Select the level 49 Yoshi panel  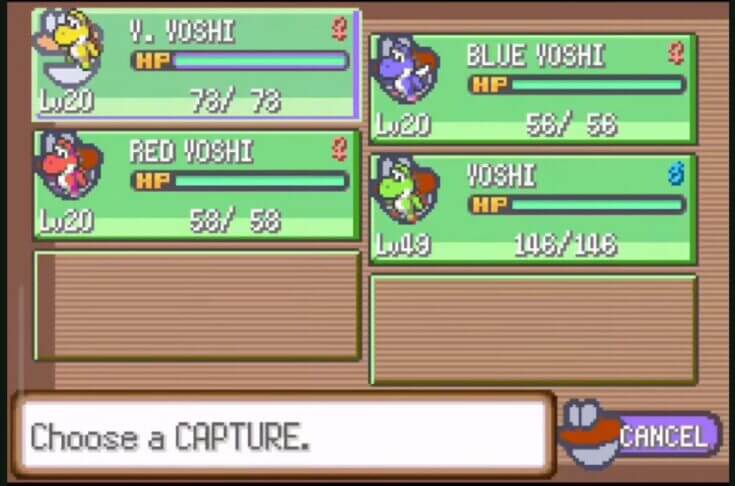point(533,208)
